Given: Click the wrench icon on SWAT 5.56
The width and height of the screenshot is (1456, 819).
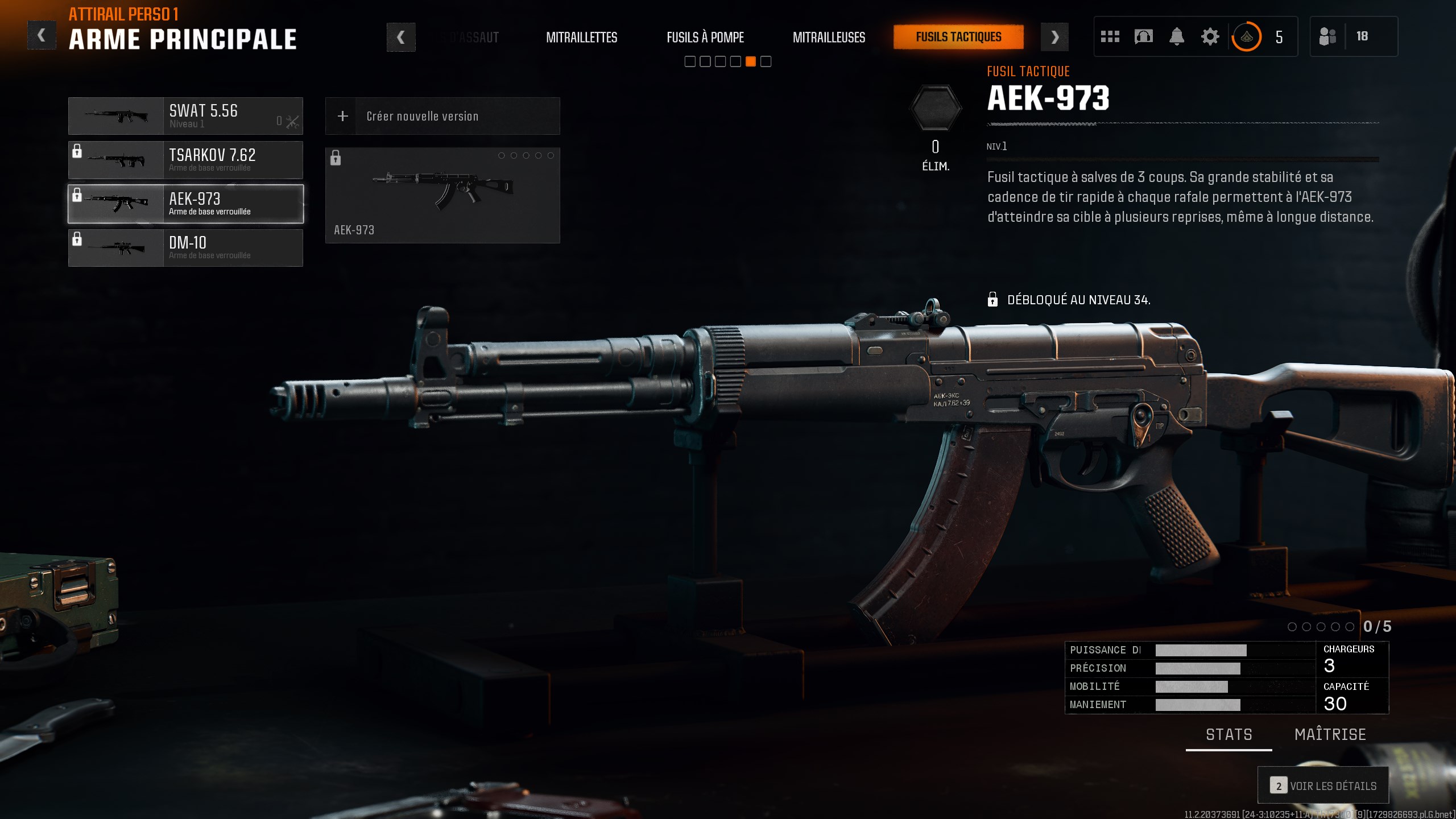Looking at the screenshot, I should (292, 121).
